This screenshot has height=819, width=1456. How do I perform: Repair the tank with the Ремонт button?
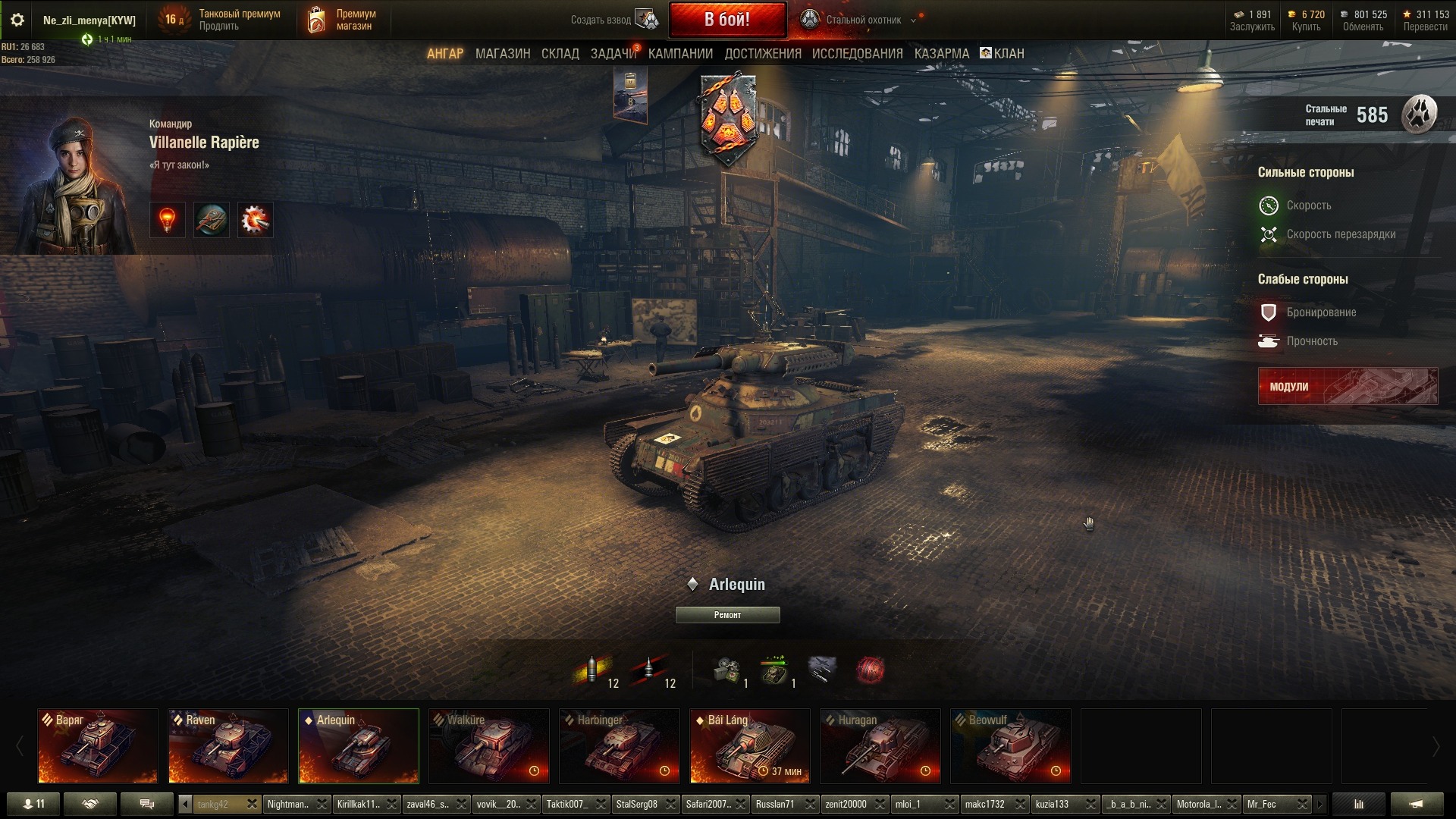point(727,615)
